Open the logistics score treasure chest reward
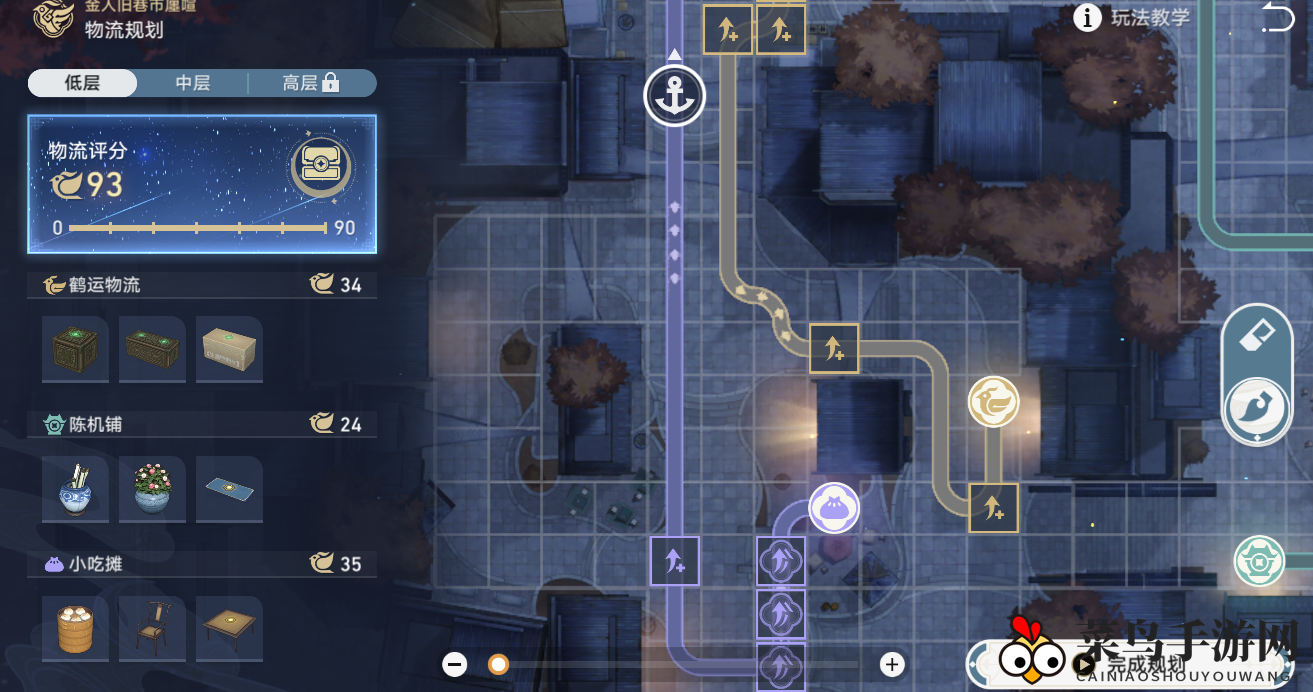The width and height of the screenshot is (1313, 692). [321, 167]
